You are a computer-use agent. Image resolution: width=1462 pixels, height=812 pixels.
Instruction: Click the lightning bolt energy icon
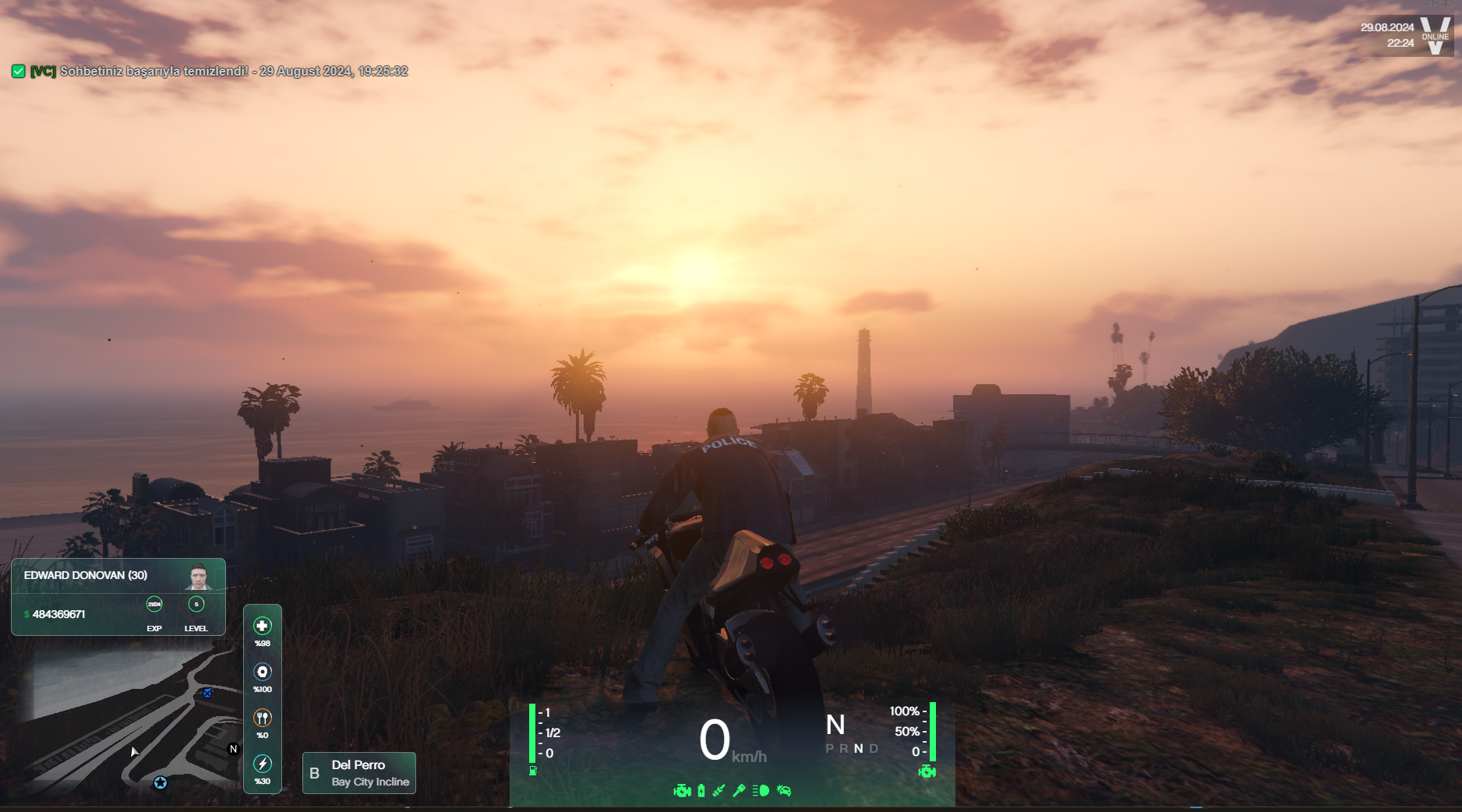pyautogui.click(x=263, y=764)
